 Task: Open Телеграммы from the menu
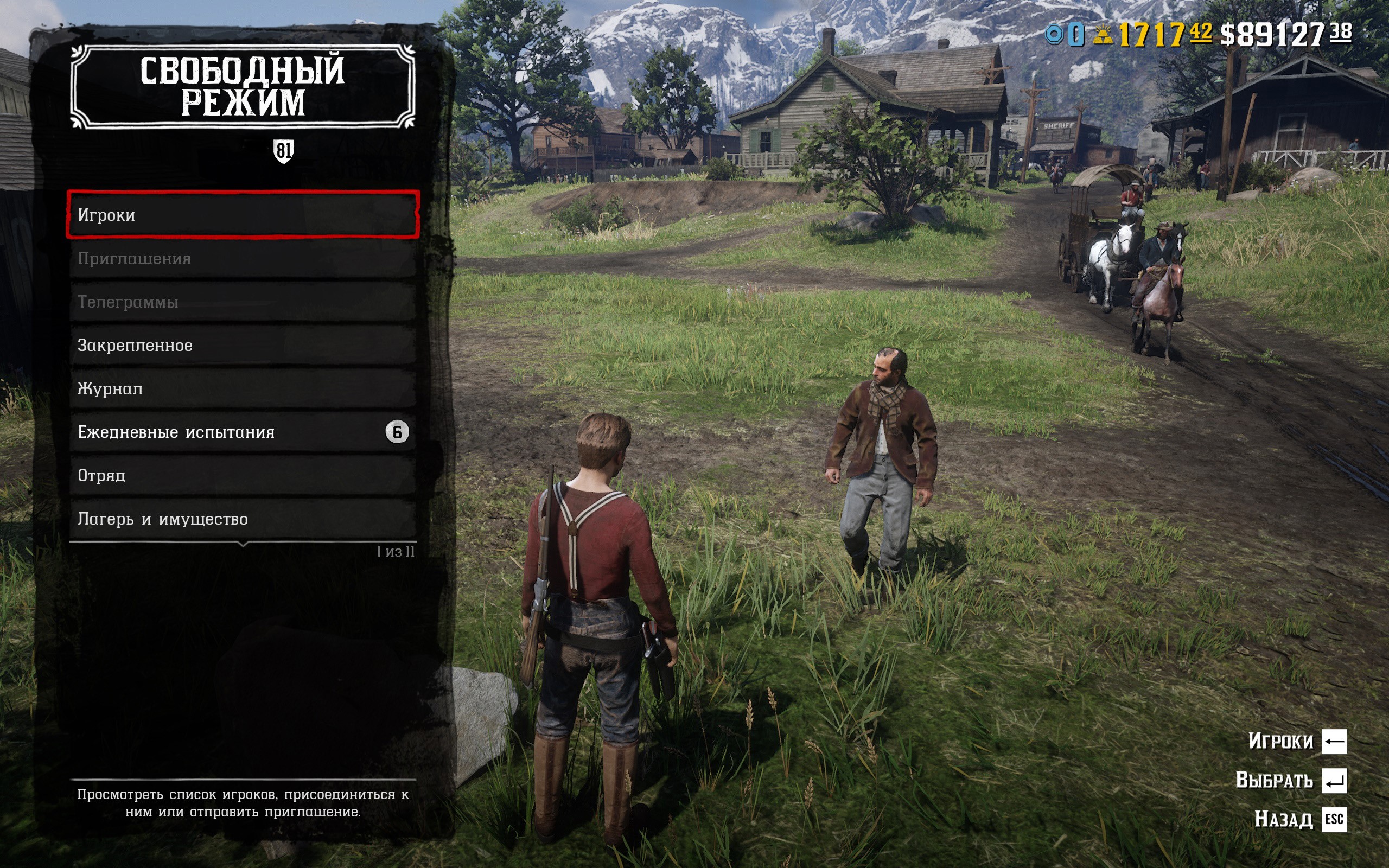(x=242, y=302)
